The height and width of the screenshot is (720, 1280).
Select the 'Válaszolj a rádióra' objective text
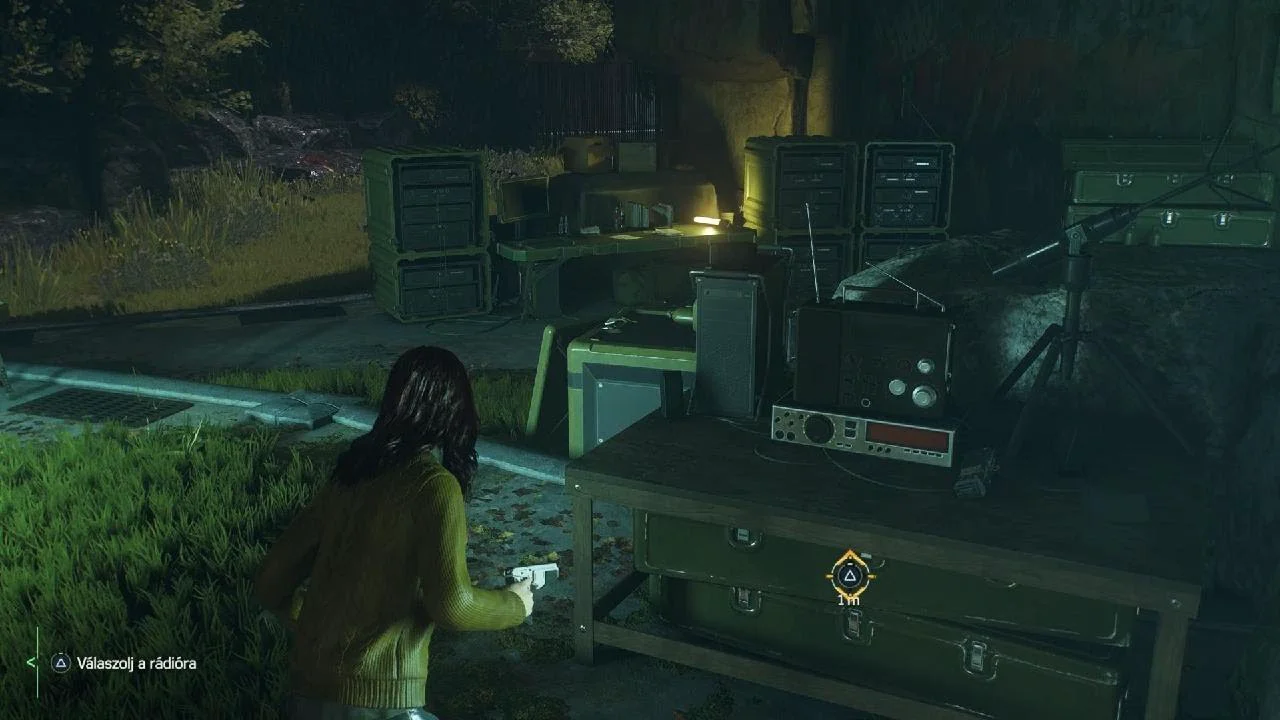137,663
